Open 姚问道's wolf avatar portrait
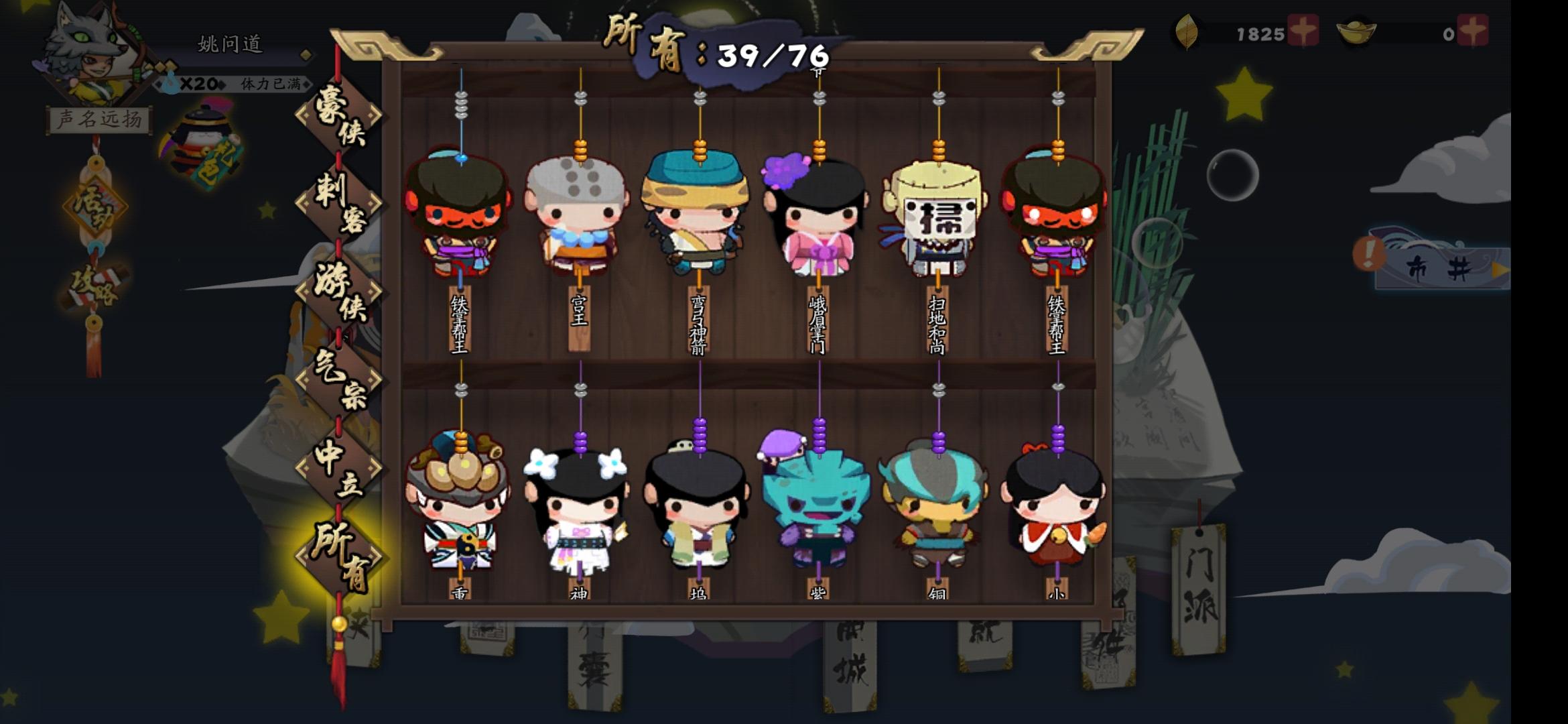 (x=94, y=54)
